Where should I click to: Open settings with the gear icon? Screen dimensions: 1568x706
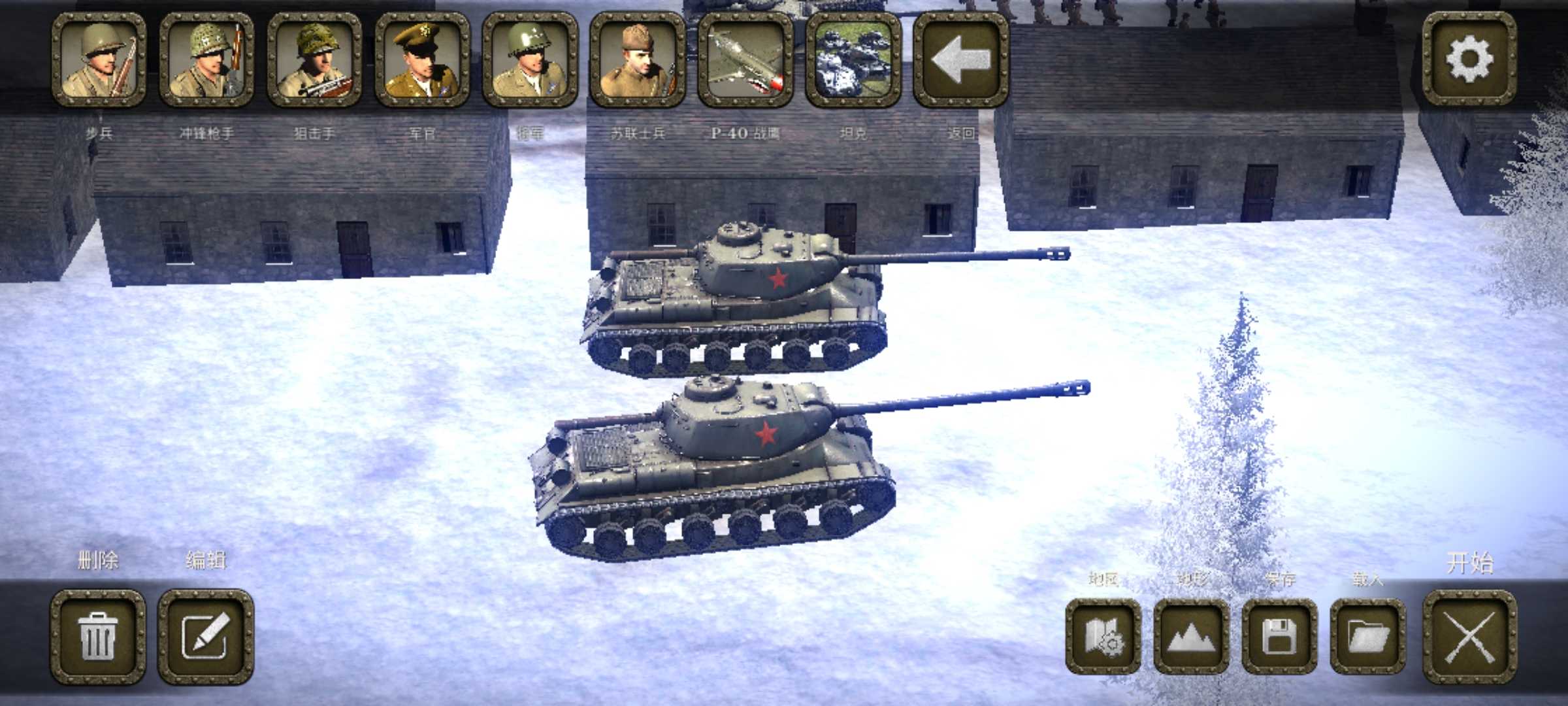tap(1469, 59)
